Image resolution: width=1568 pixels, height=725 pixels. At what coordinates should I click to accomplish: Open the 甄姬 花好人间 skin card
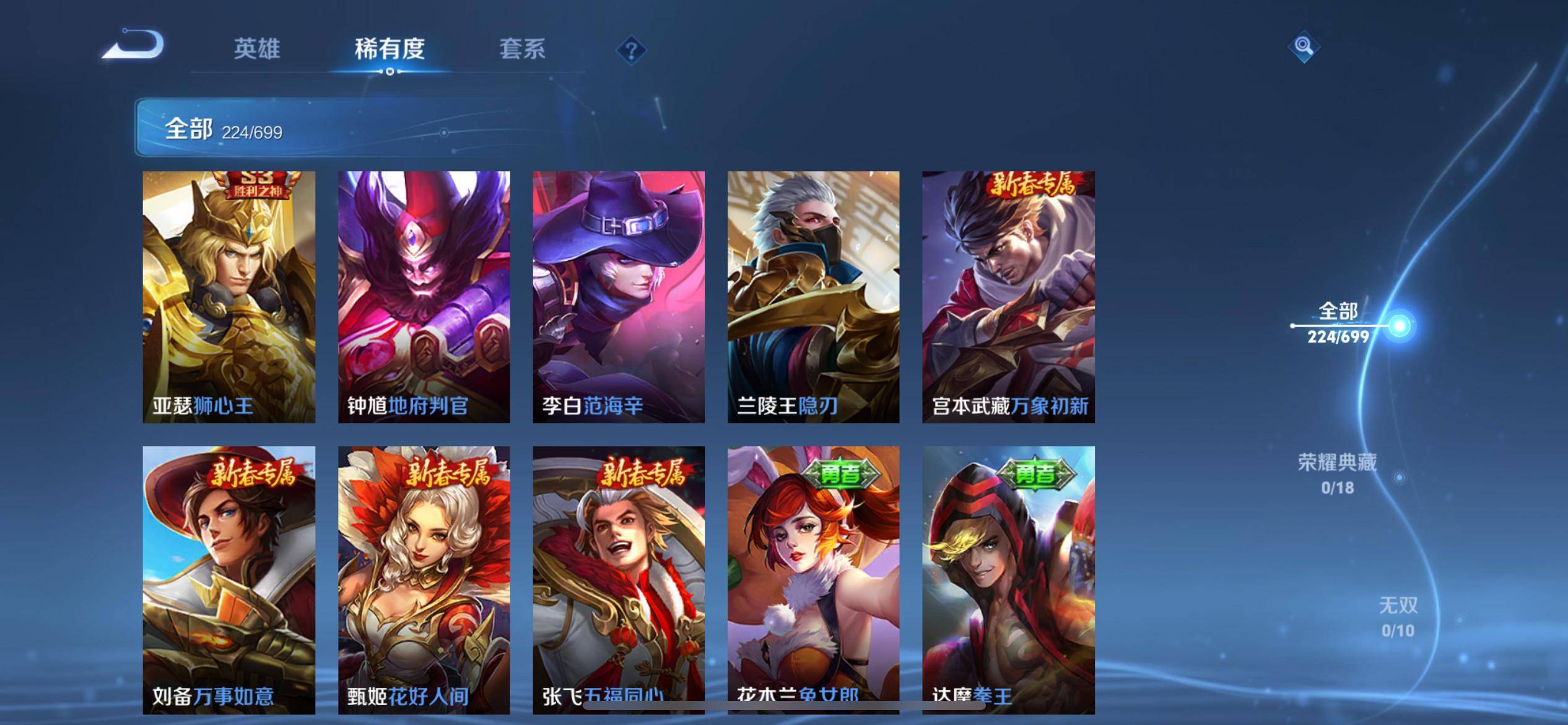pyautogui.click(x=424, y=579)
